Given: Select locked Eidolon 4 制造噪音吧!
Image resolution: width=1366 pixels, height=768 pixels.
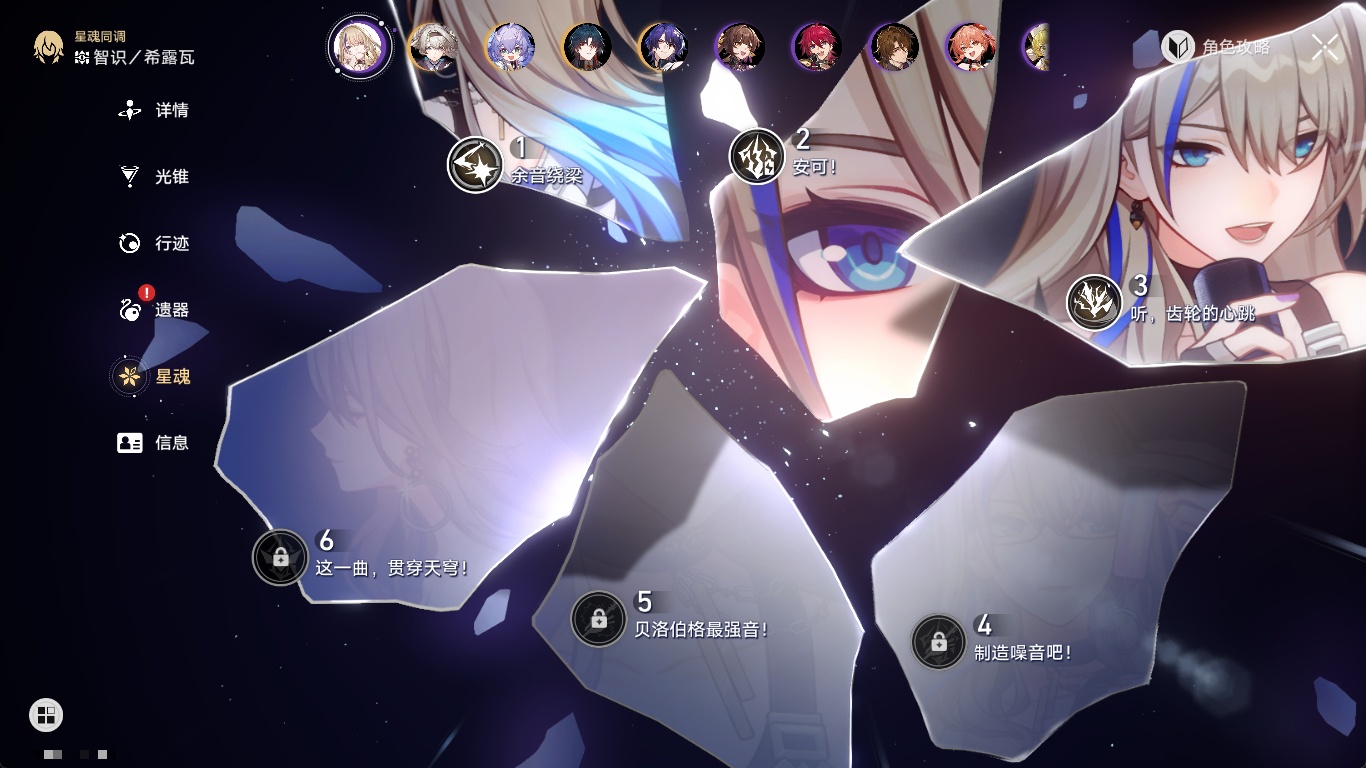Looking at the screenshot, I should 938,642.
